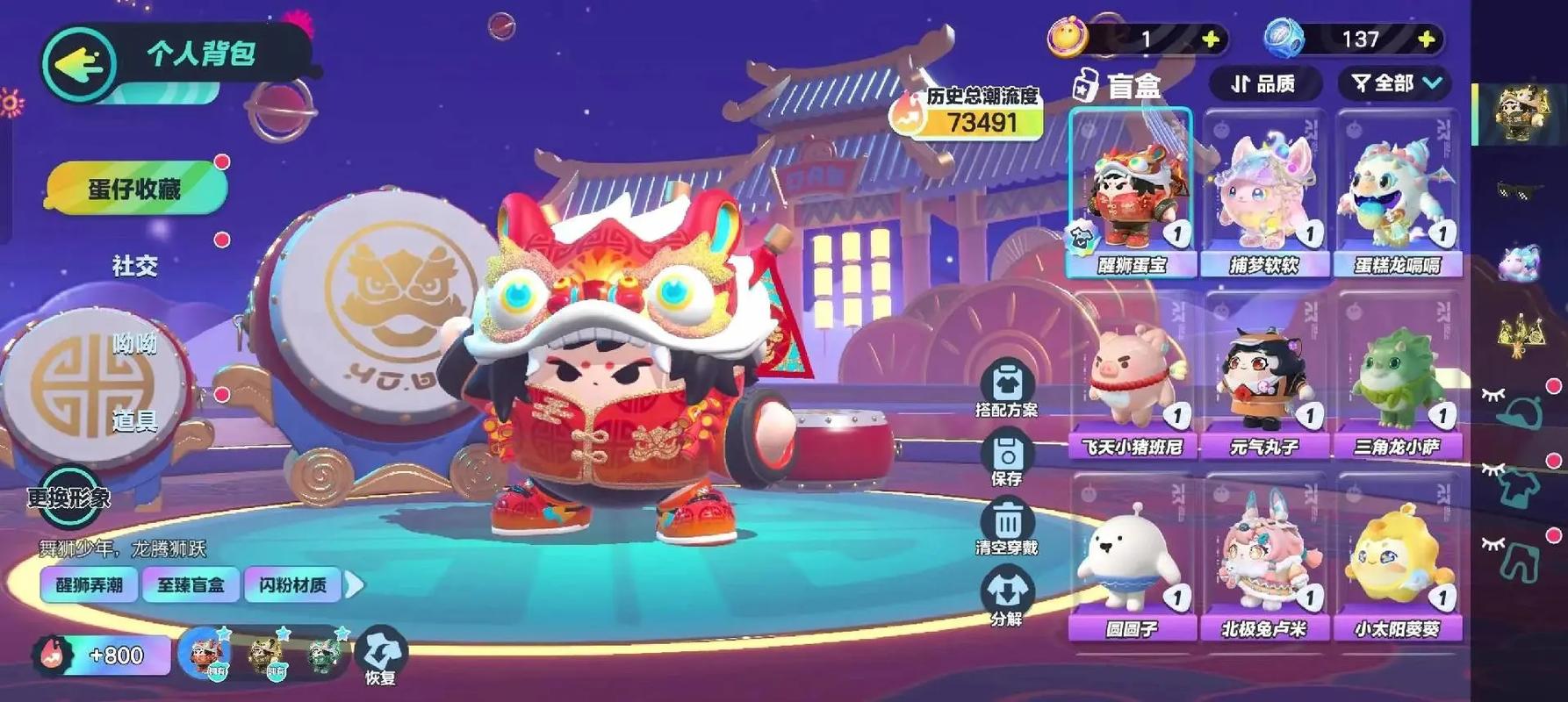The image size is (1568, 702).
Task: Sort items by 品质
Action: 1264,83
